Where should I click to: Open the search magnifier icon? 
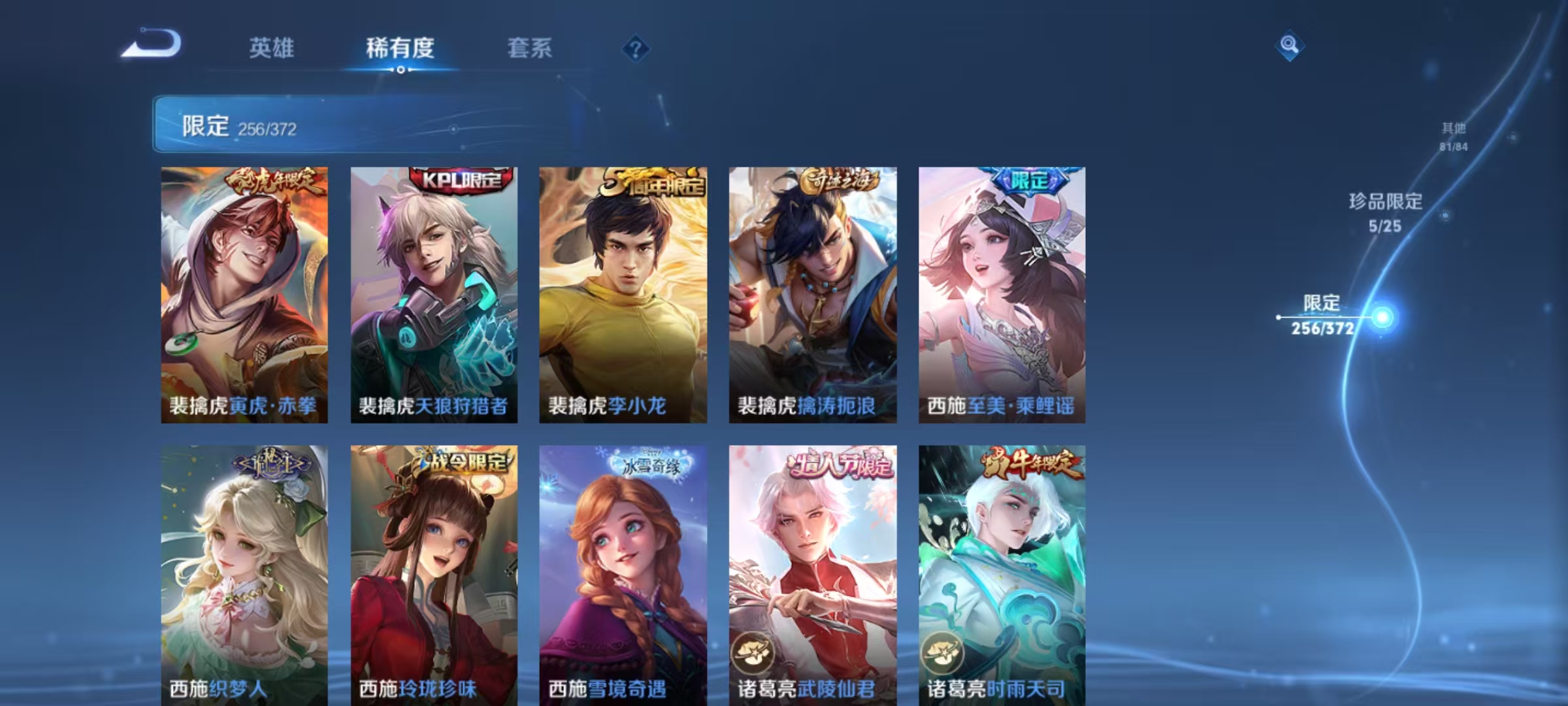point(1288,46)
